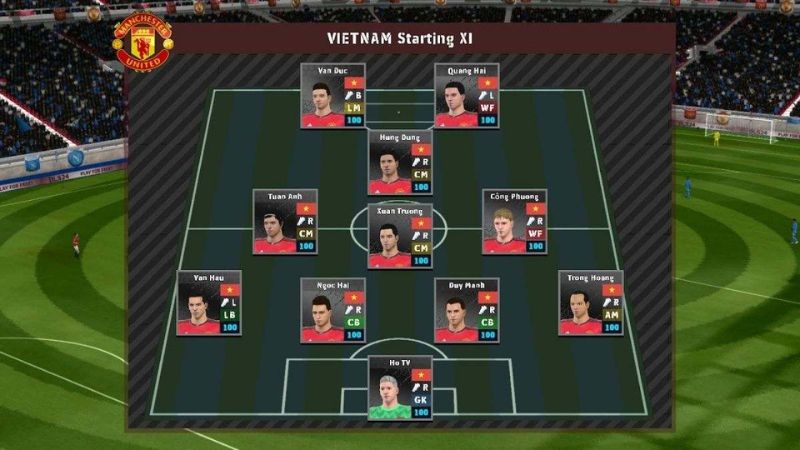The image size is (800, 450).
Task: Select the Xuan Truong center midfielder card
Action: 400,236
